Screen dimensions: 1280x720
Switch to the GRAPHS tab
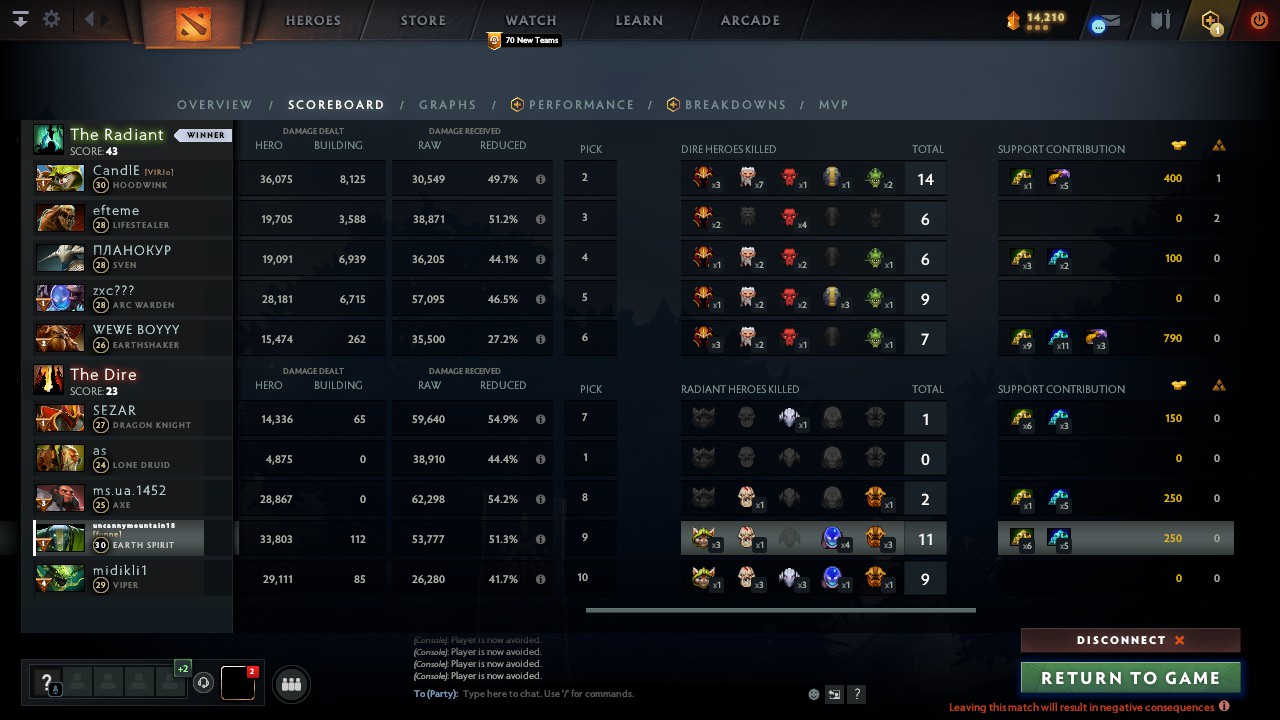447,104
